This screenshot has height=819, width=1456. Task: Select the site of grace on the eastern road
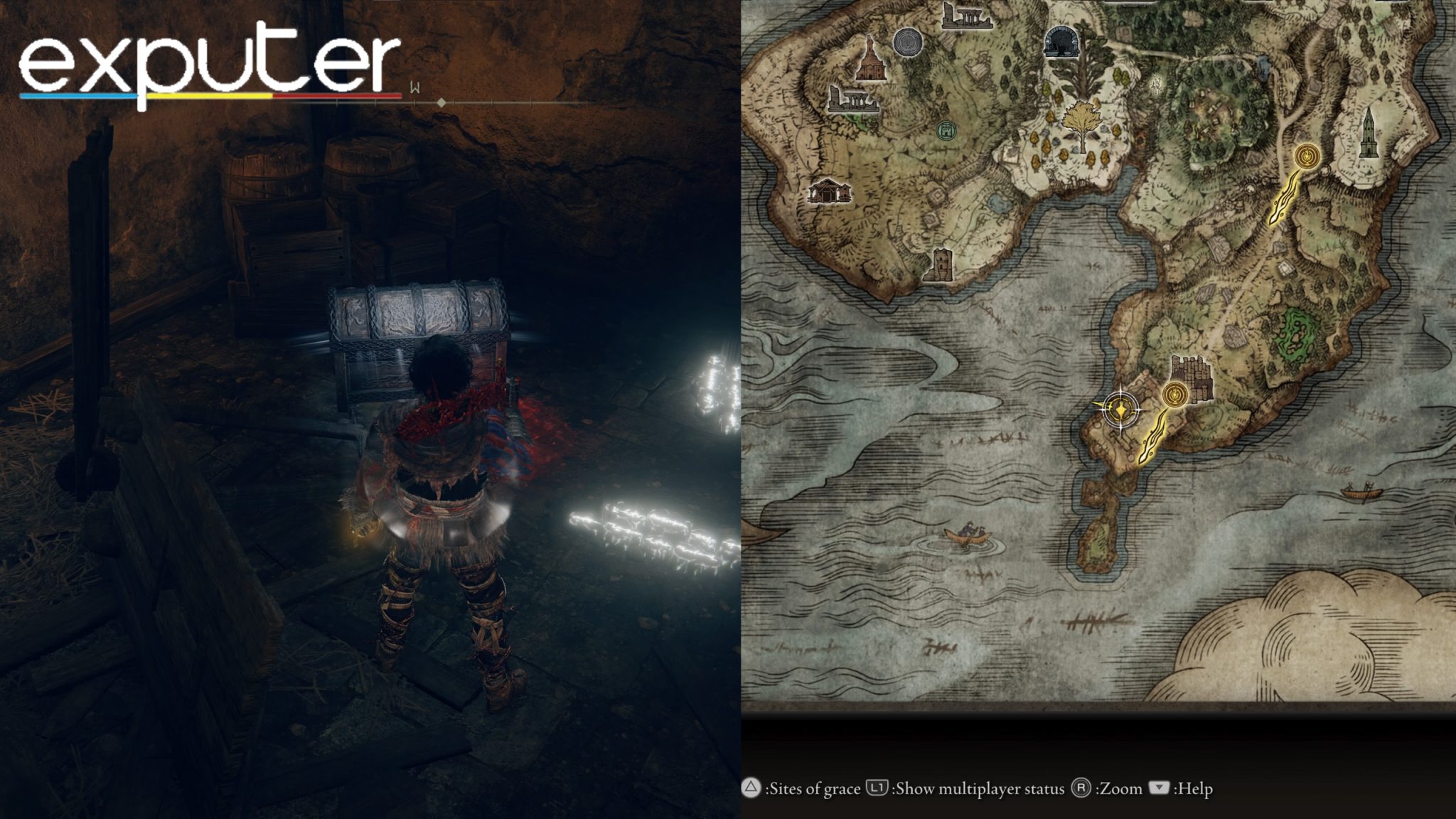(x=1306, y=158)
